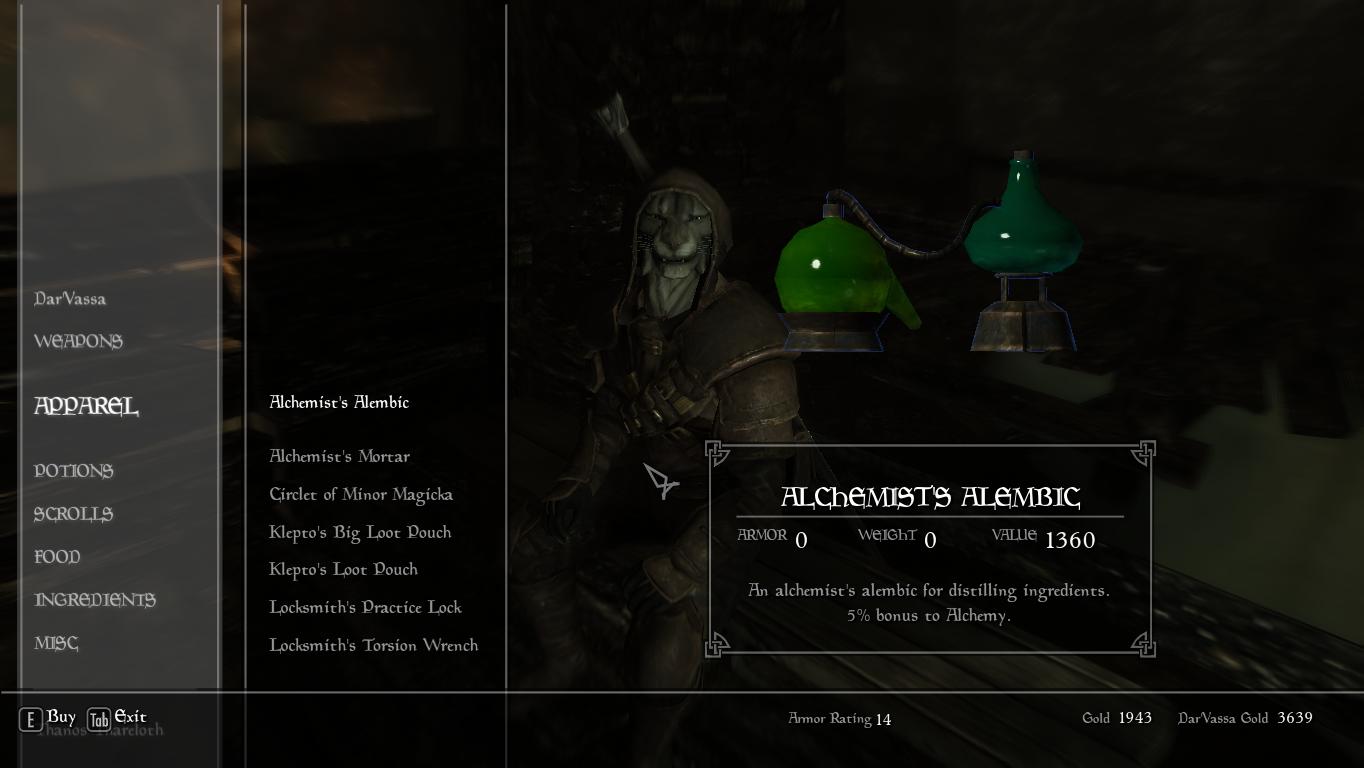Select the MISC category

56,642
